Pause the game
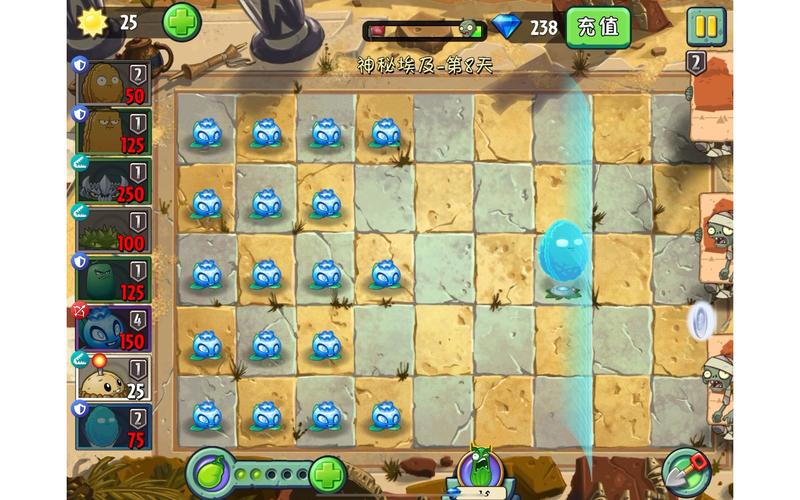Image resolution: width=800 pixels, height=500 pixels. 706,26
